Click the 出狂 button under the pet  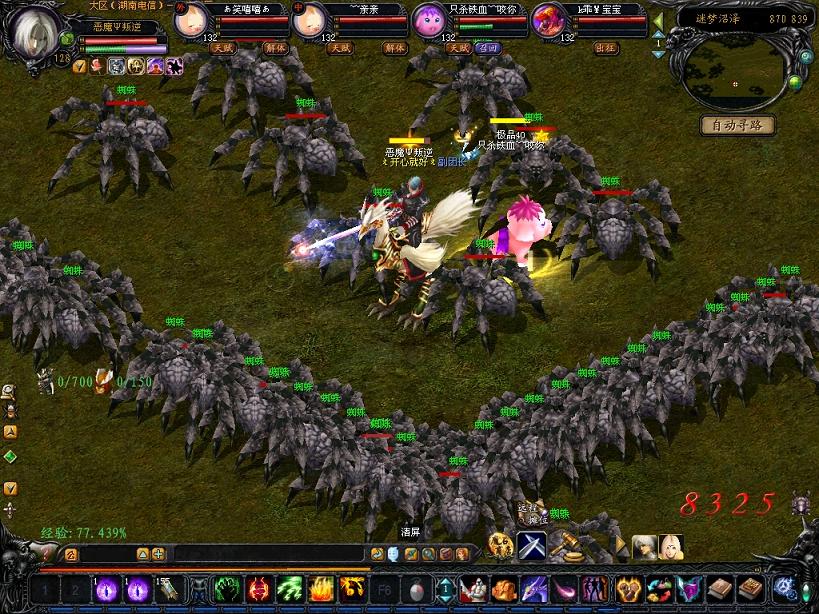(x=606, y=47)
